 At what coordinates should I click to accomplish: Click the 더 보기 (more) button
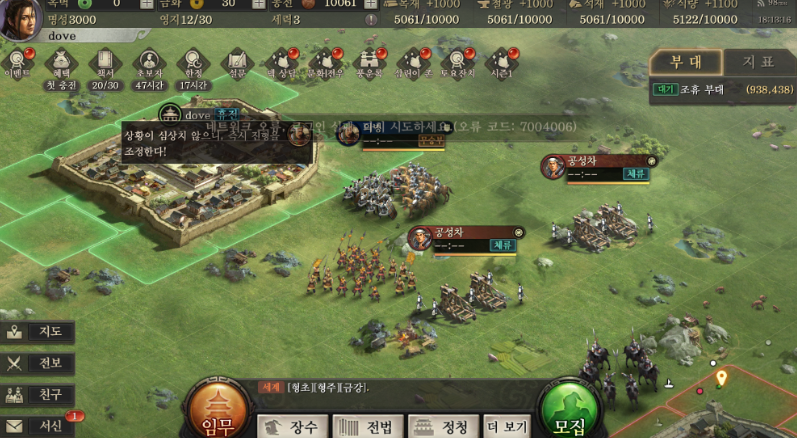507,427
